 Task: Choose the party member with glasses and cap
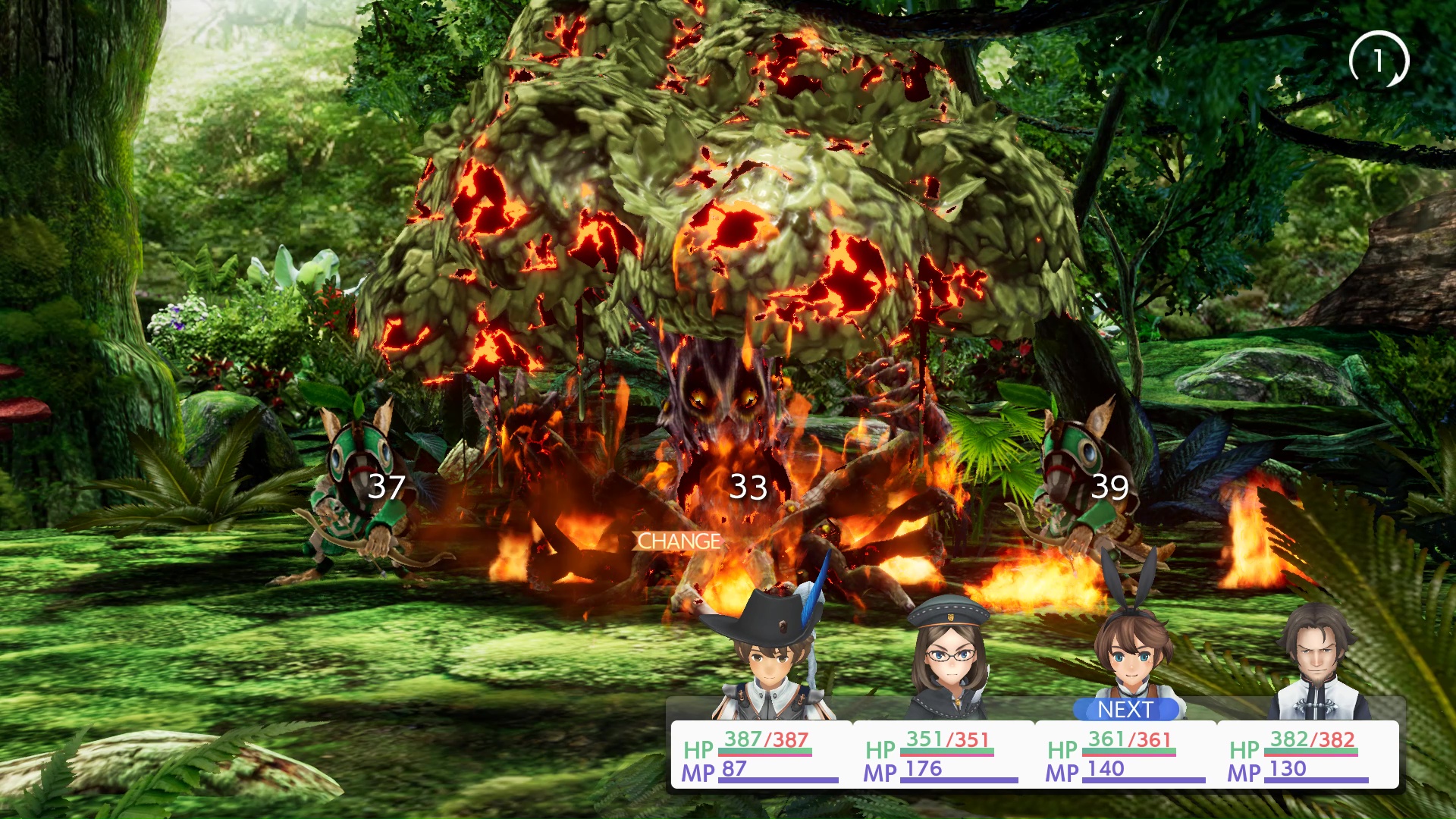pos(949,661)
